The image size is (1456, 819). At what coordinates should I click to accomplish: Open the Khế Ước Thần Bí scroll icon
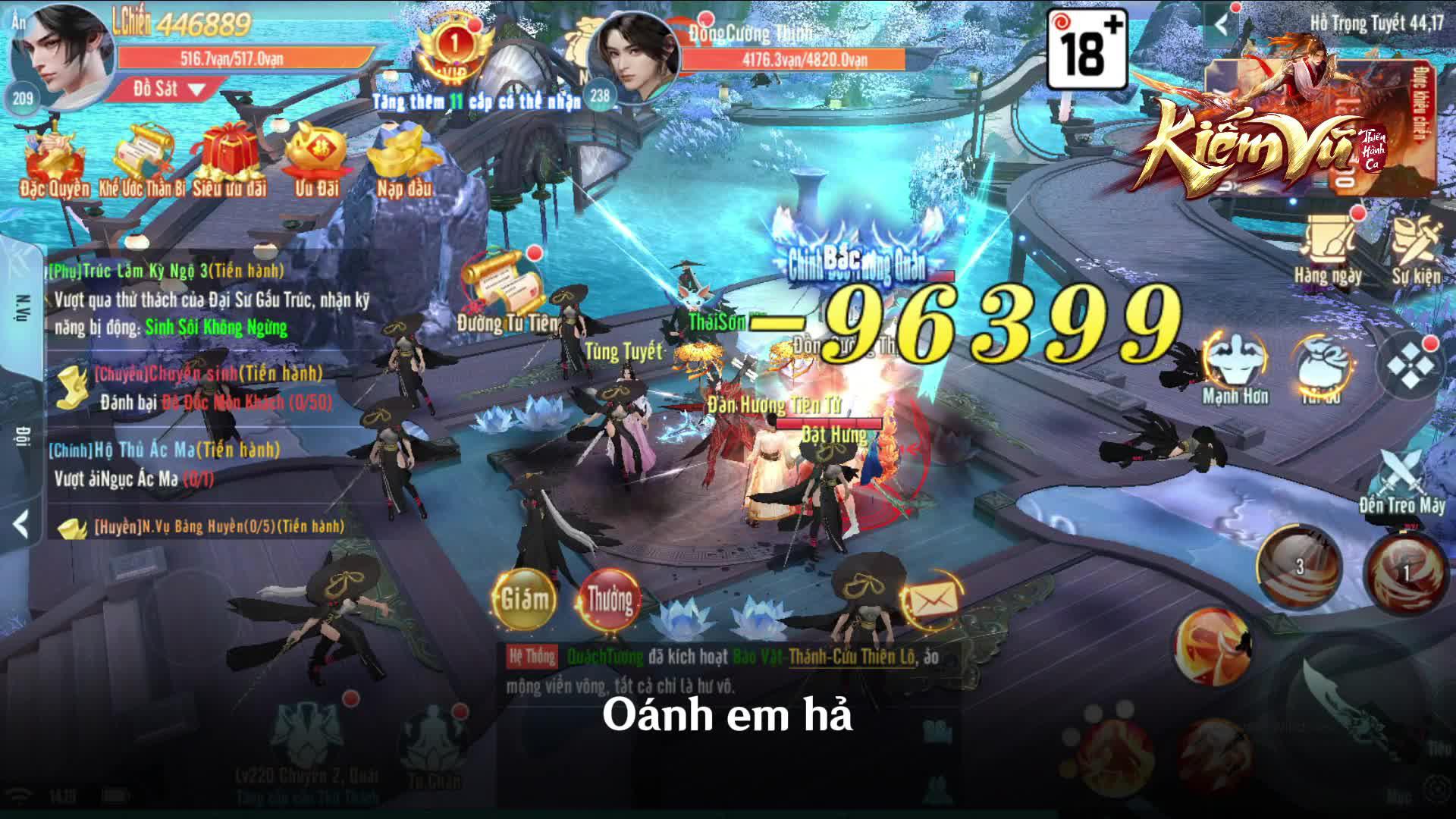coord(143,148)
